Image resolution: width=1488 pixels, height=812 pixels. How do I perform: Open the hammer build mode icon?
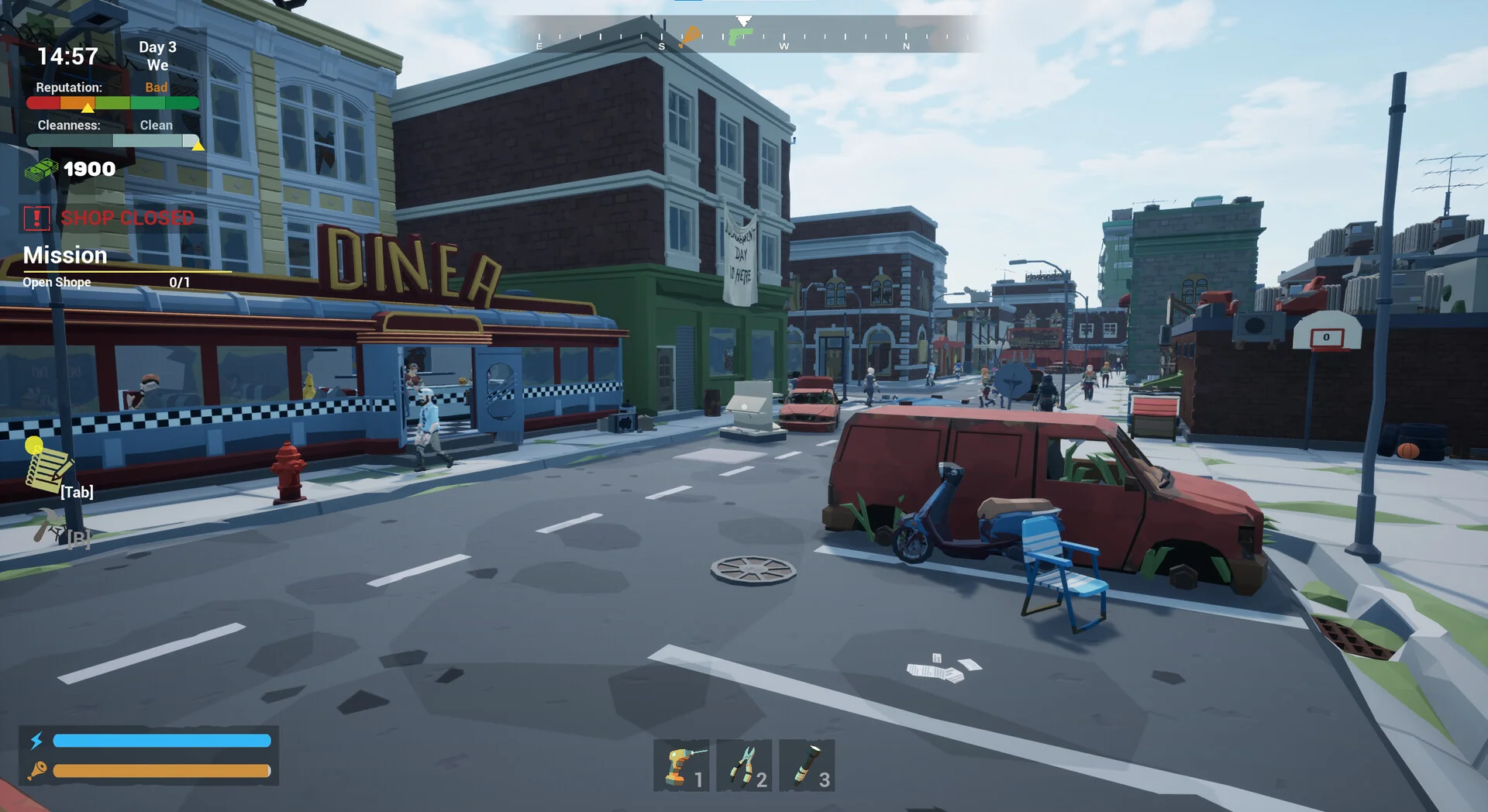(49, 526)
